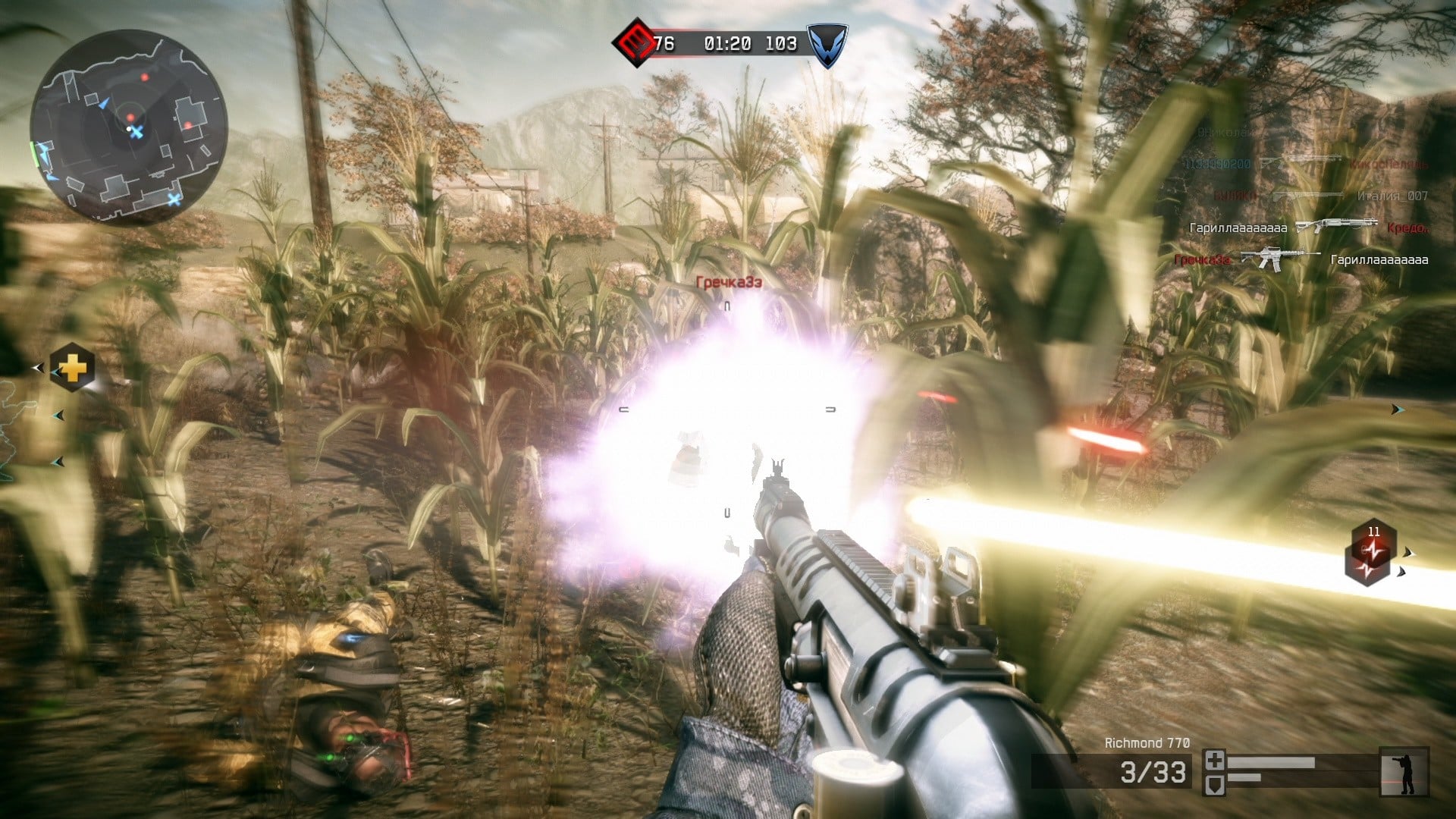The height and width of the screenshot is (819, 1456).
Task: Select the assault rifle kill feed entry
Action: [x=1282, y=259]
